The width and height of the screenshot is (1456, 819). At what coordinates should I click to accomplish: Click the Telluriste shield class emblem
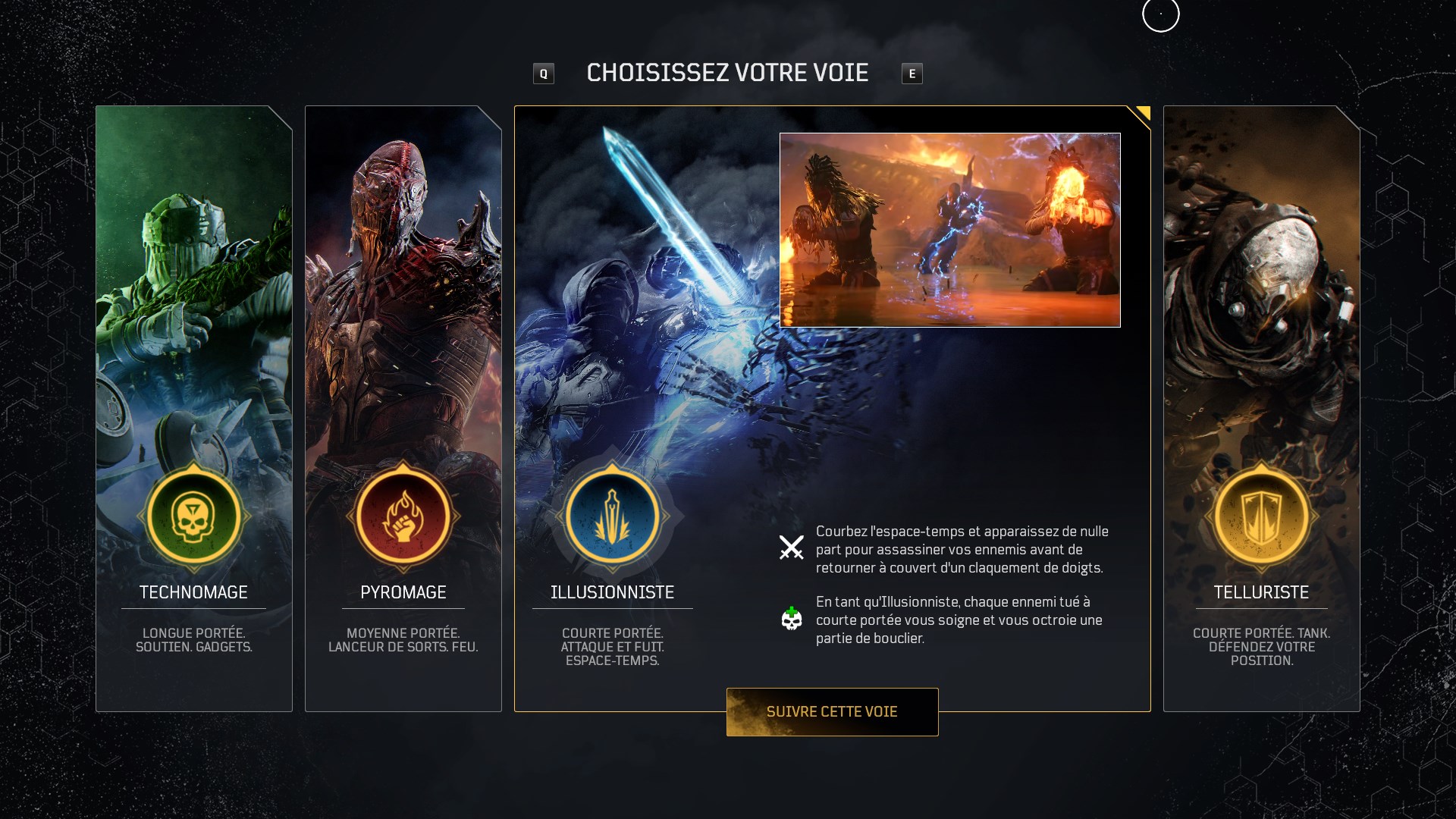coord(1262,516)
